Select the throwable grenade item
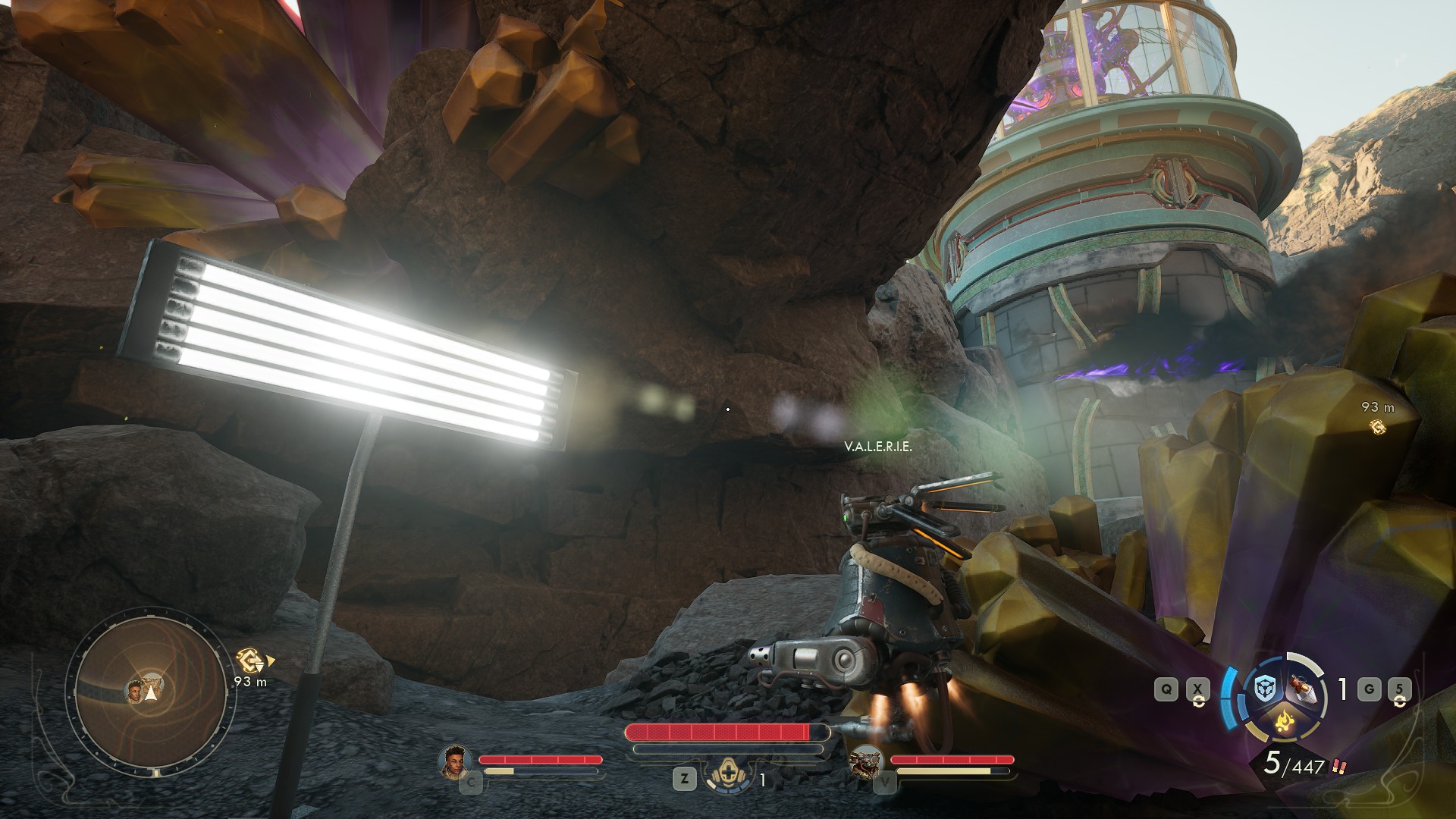Viewport: 1456px width, 819px height. pos(1301,690)
